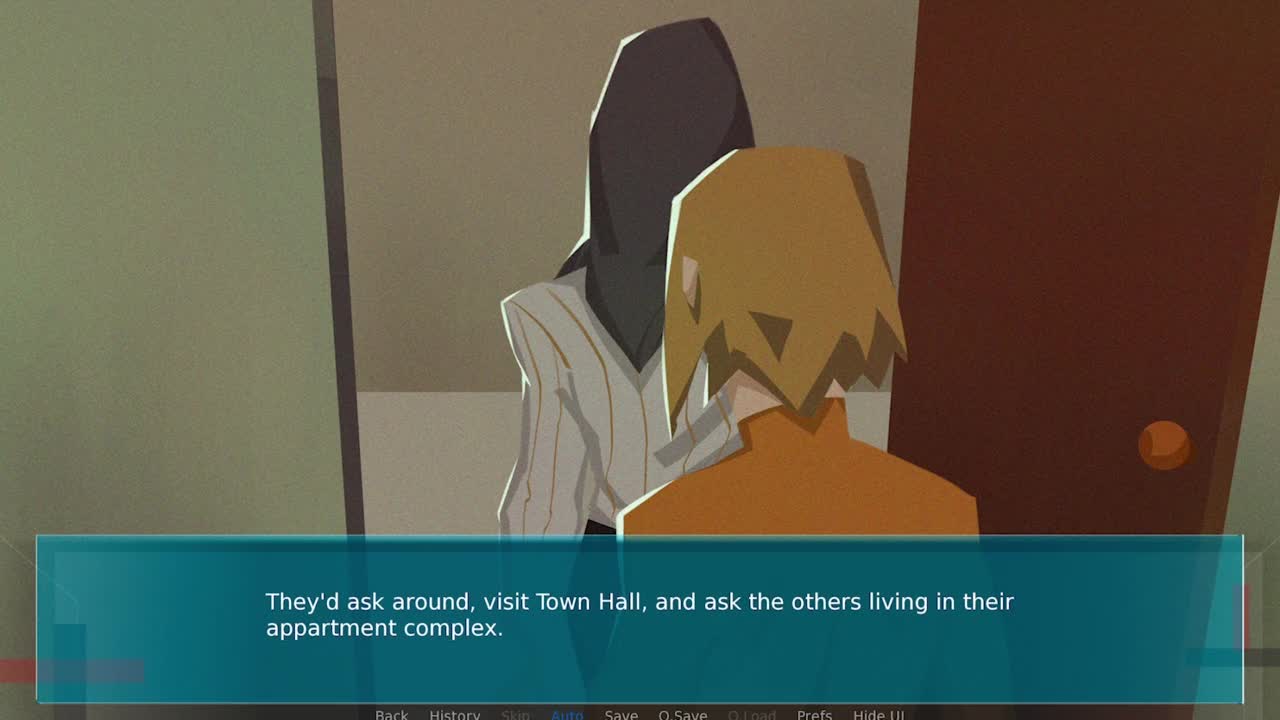Image resolution: width=1280 pixels, height=720 pixels.
Task: Quick load with Q.Load
Action: (751, 714)
